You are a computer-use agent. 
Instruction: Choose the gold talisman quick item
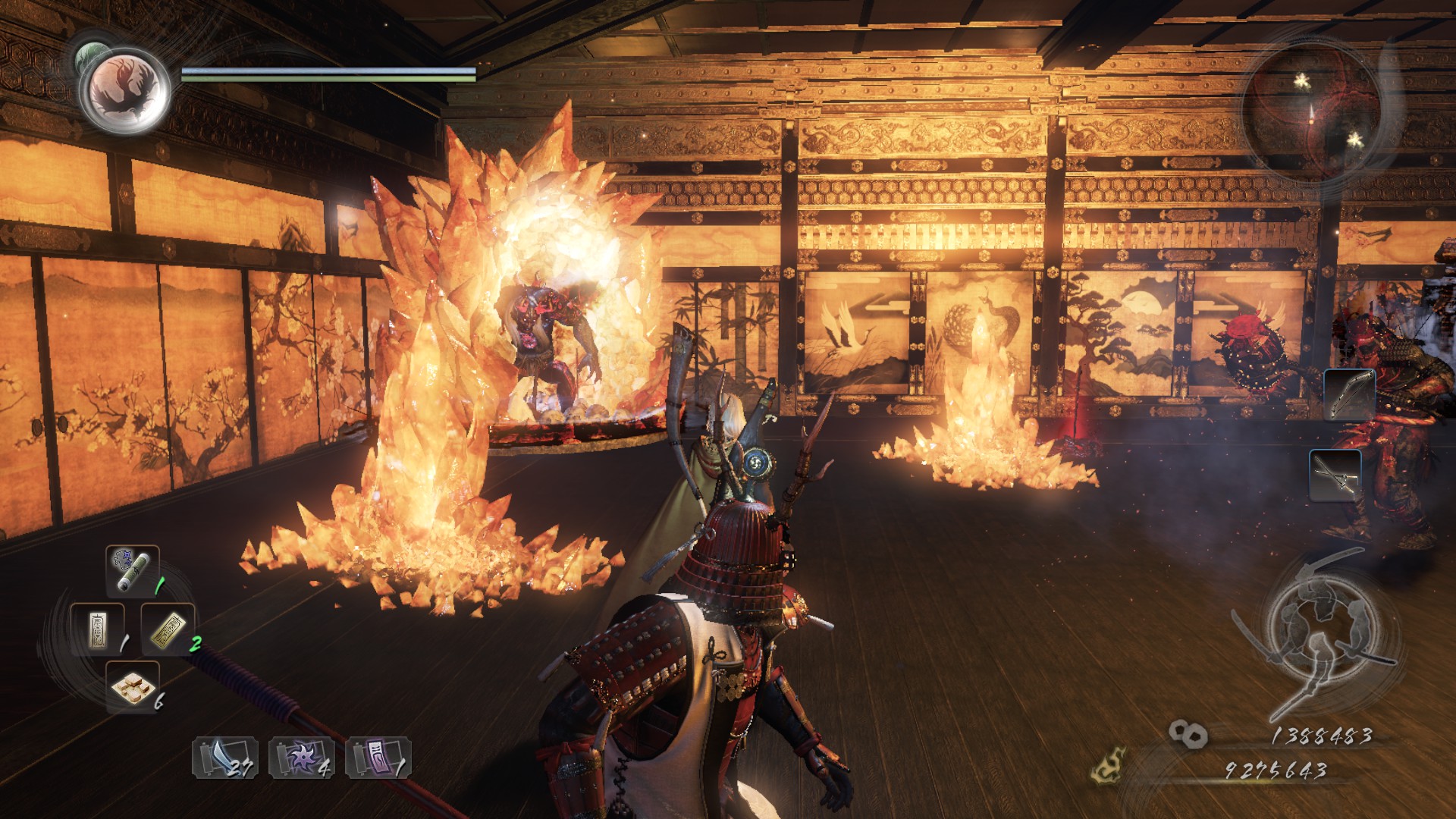click(x=168, y=629)
